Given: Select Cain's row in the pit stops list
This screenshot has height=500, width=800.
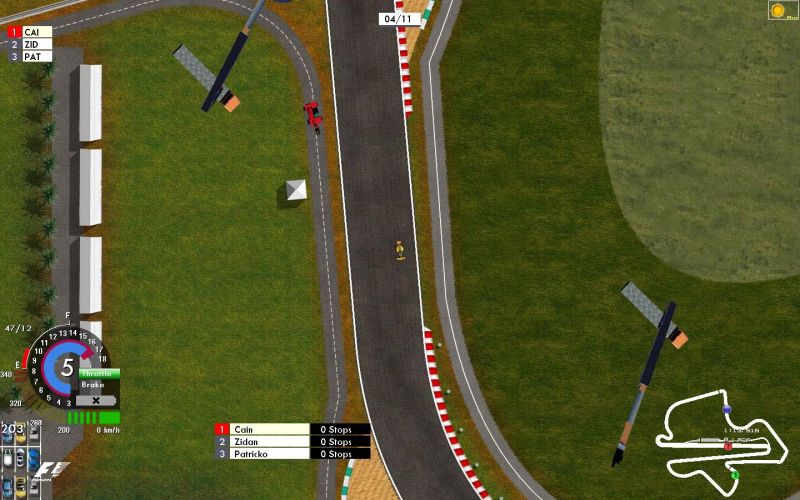Looking at the screenshot, I should [x=292, y=429].
